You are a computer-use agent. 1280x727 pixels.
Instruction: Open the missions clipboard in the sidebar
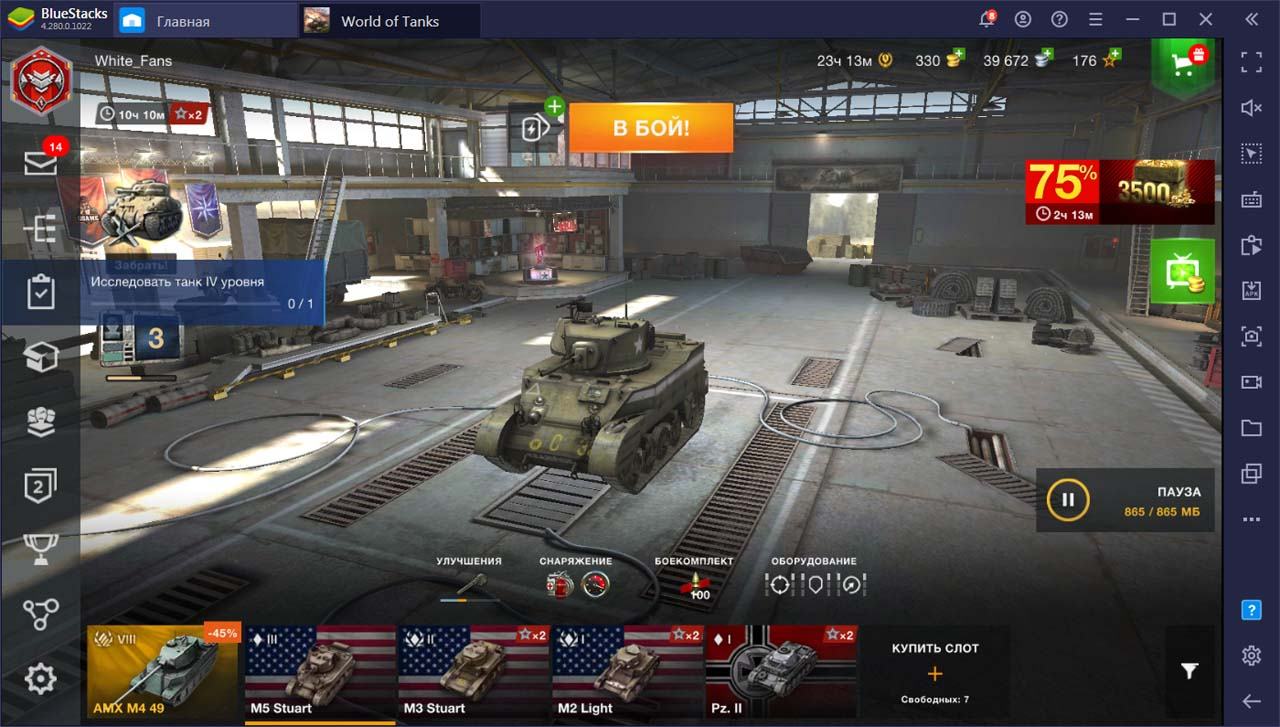[41, 293]
